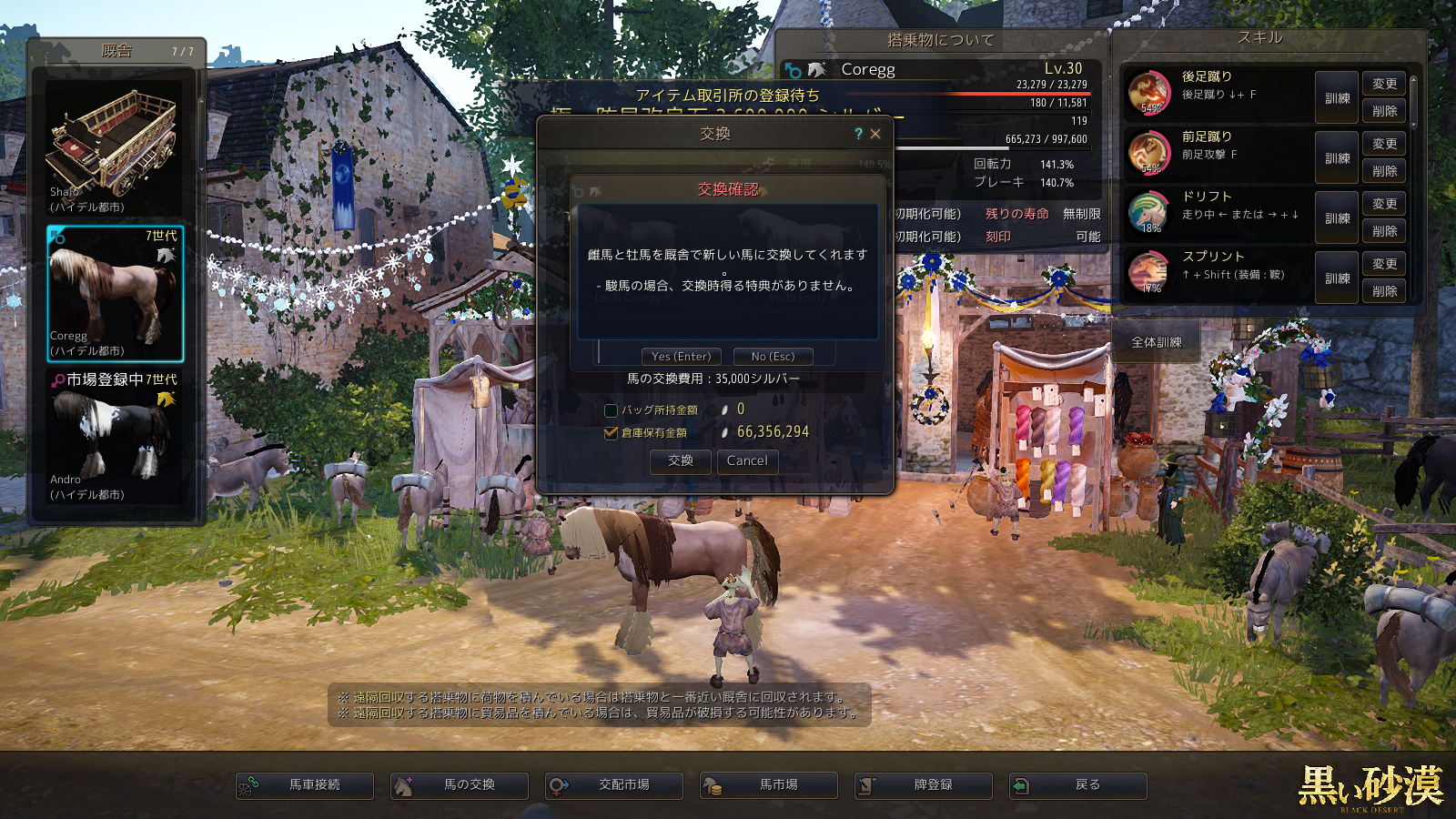This screenshot has height=819, width=1456.
Task: Choose 牌登録 registration button
Action: tap(924, 785)
